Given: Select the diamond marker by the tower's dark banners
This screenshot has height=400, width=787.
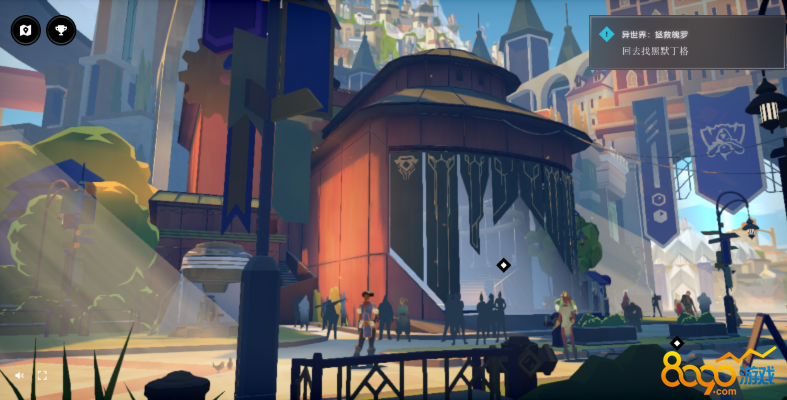Looking at the screenshot, I should coord(504,265).
